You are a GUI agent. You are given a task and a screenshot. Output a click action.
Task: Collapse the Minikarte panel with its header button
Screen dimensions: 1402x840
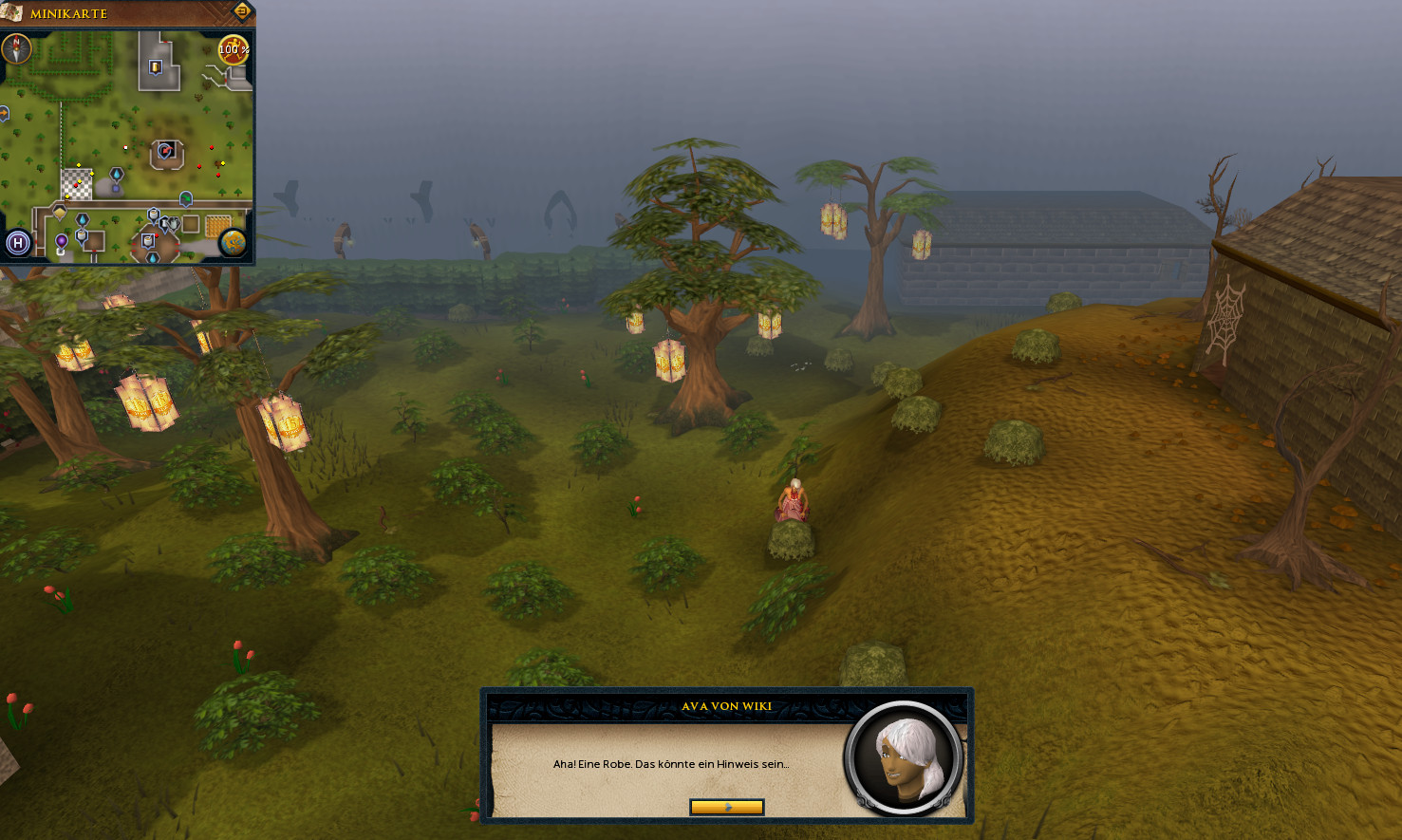(x=241, y=12)
